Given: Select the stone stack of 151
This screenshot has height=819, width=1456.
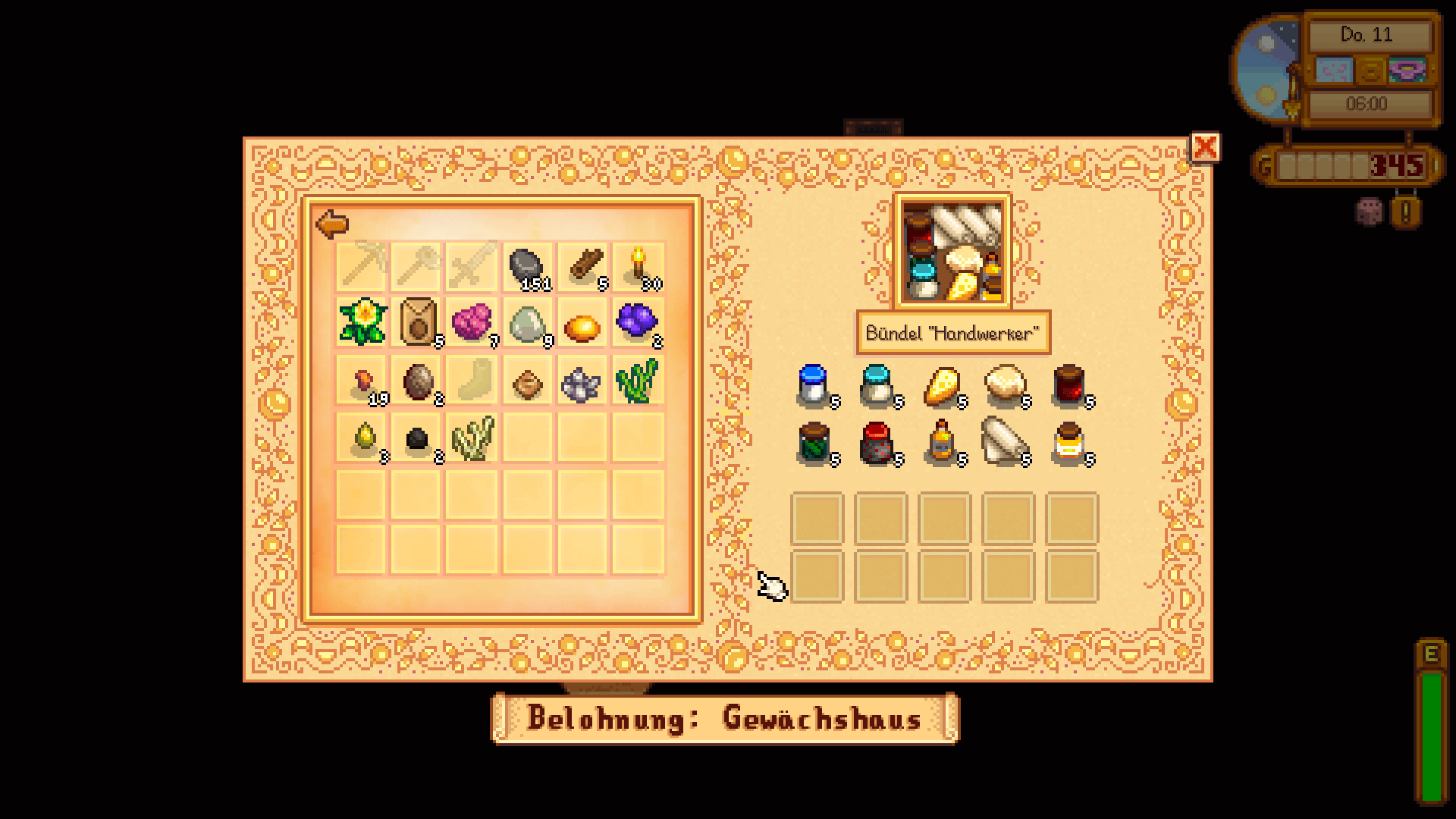Looking at the screenshot, I should [526, 267].
